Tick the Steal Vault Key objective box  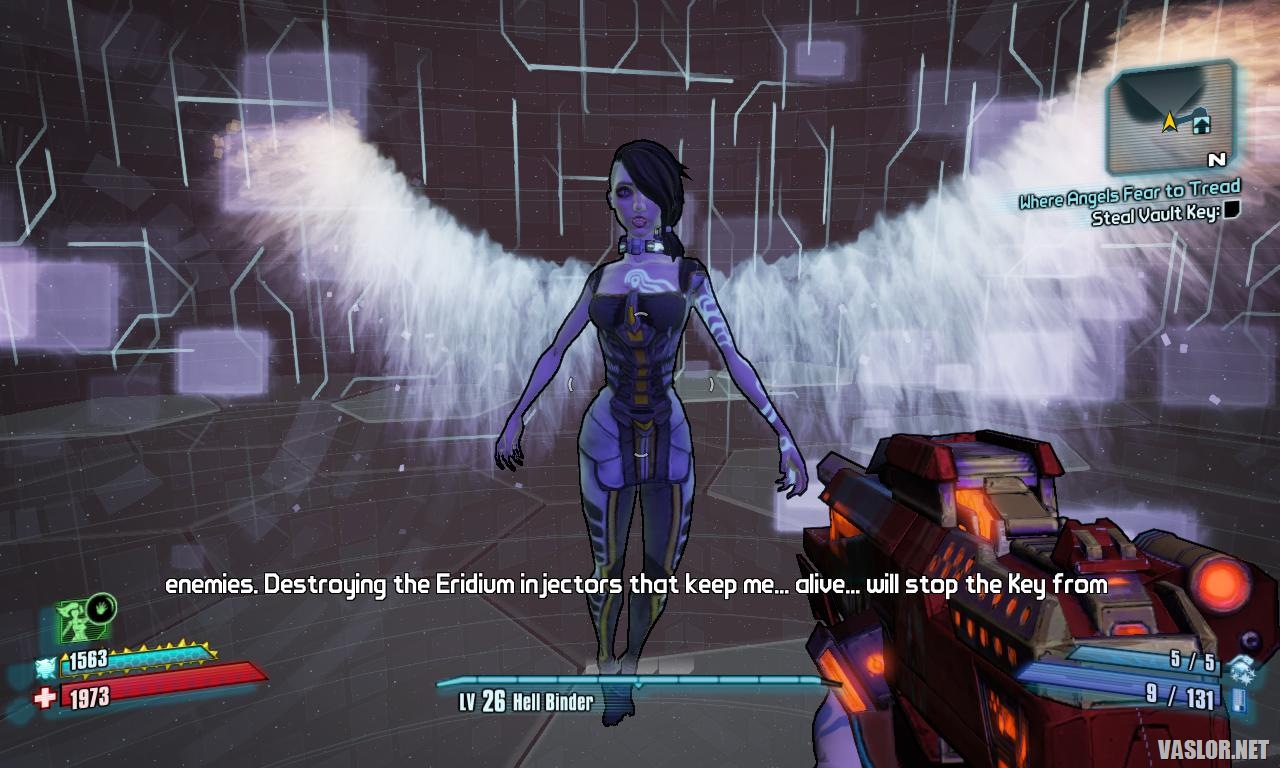pyautogui.click(x=1232, y=210)
